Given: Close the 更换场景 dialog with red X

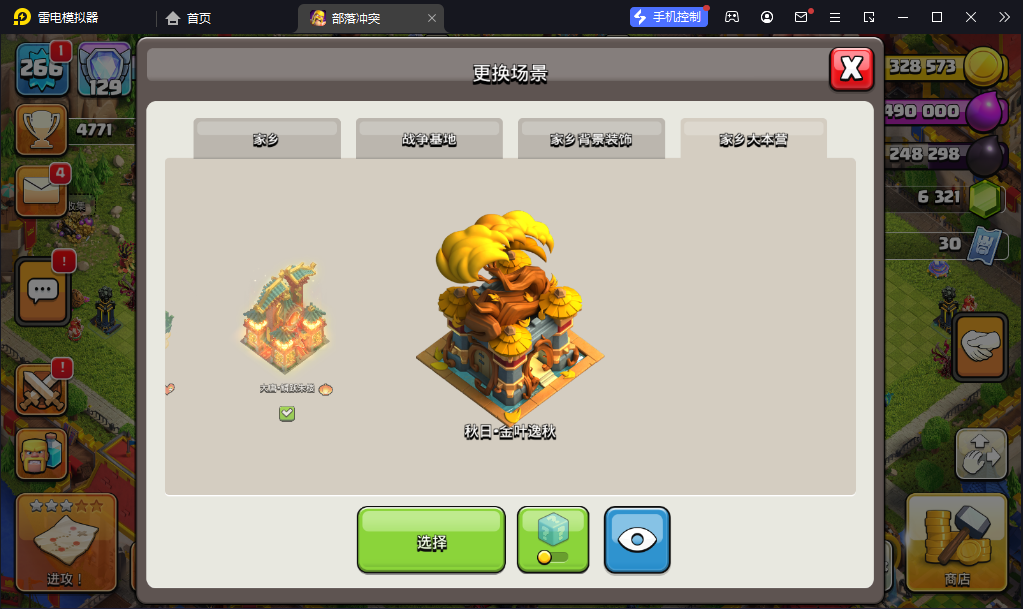Looking at the screenshot, I should pyautogui.click(x=851, y=68).
